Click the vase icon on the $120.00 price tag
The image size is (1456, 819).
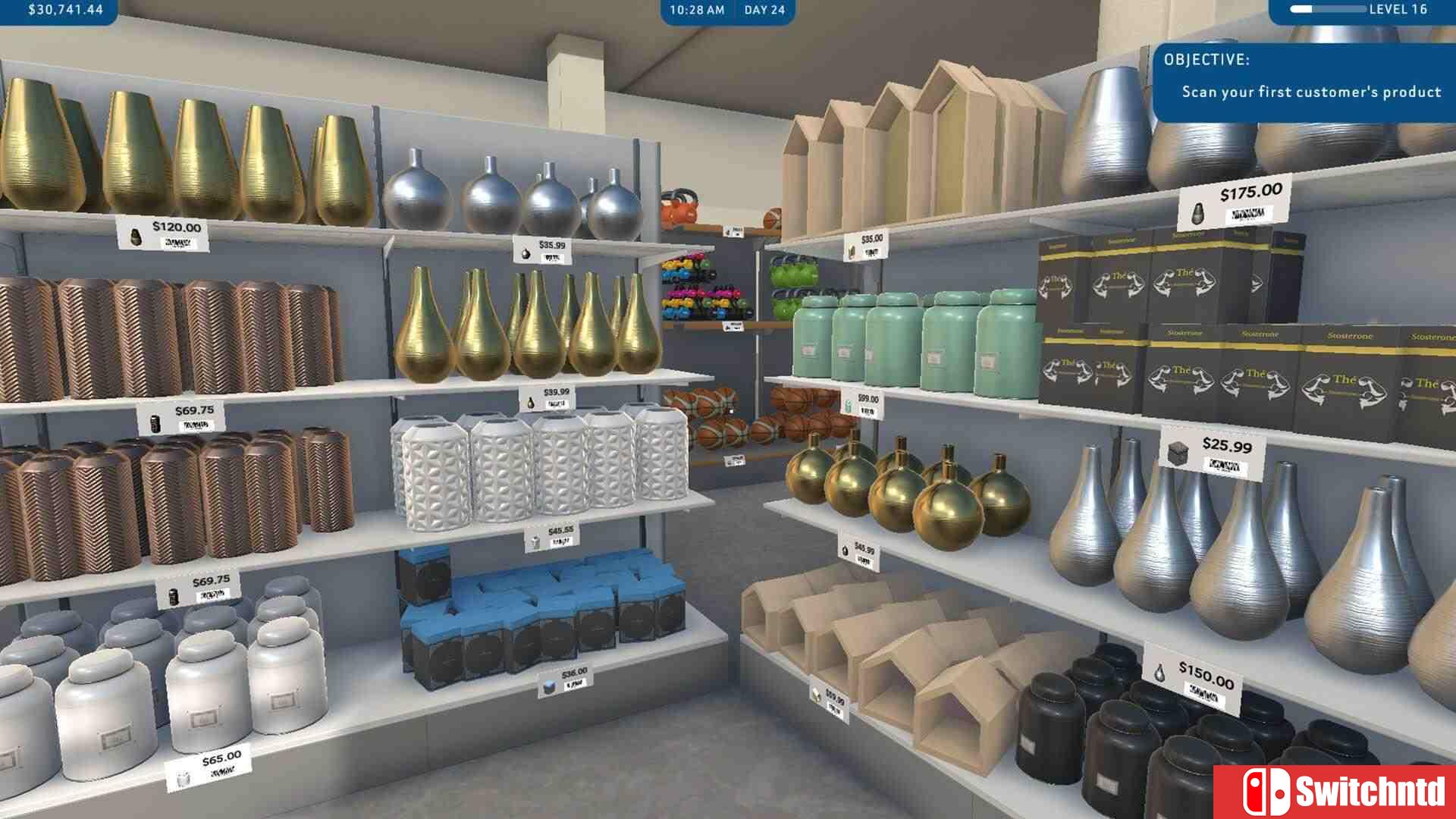coord(137,236)
